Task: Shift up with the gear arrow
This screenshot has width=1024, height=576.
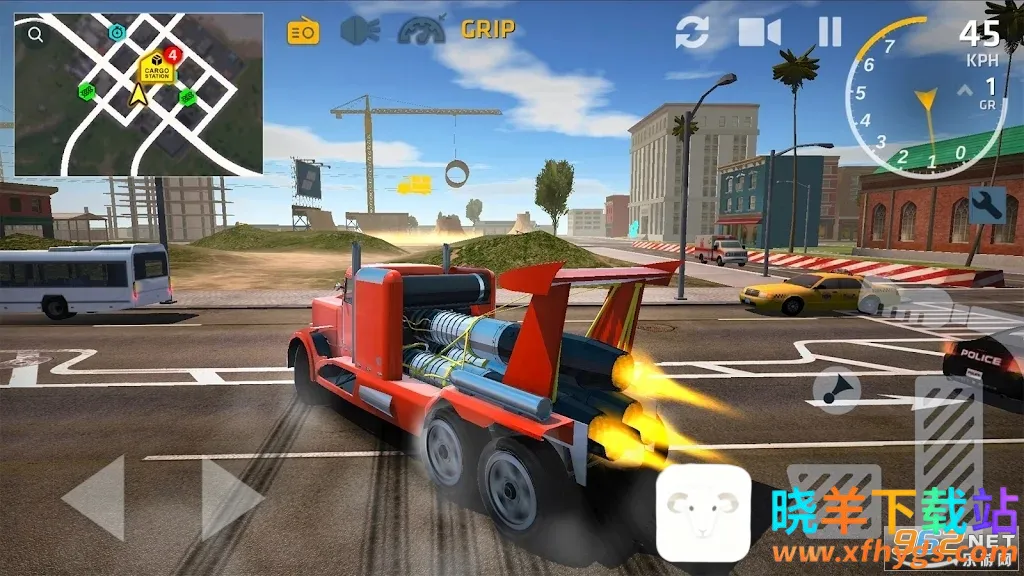Action: point(965,91)
